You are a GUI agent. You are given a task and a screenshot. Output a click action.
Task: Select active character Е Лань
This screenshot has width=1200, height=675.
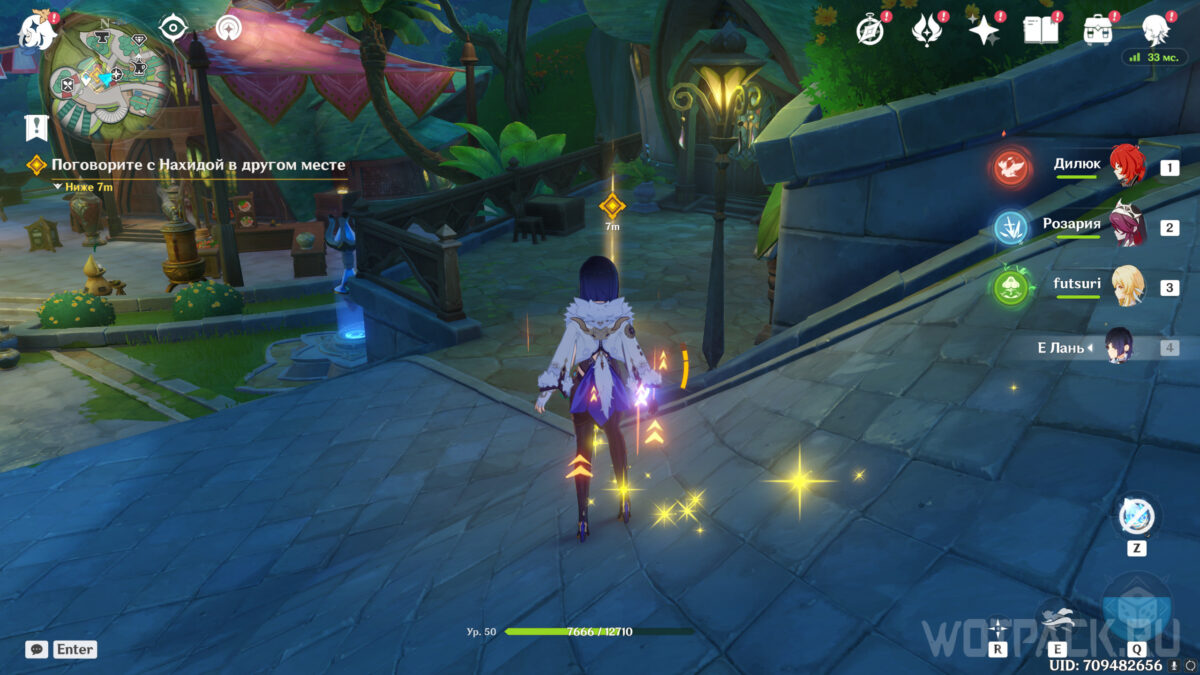1118,348
